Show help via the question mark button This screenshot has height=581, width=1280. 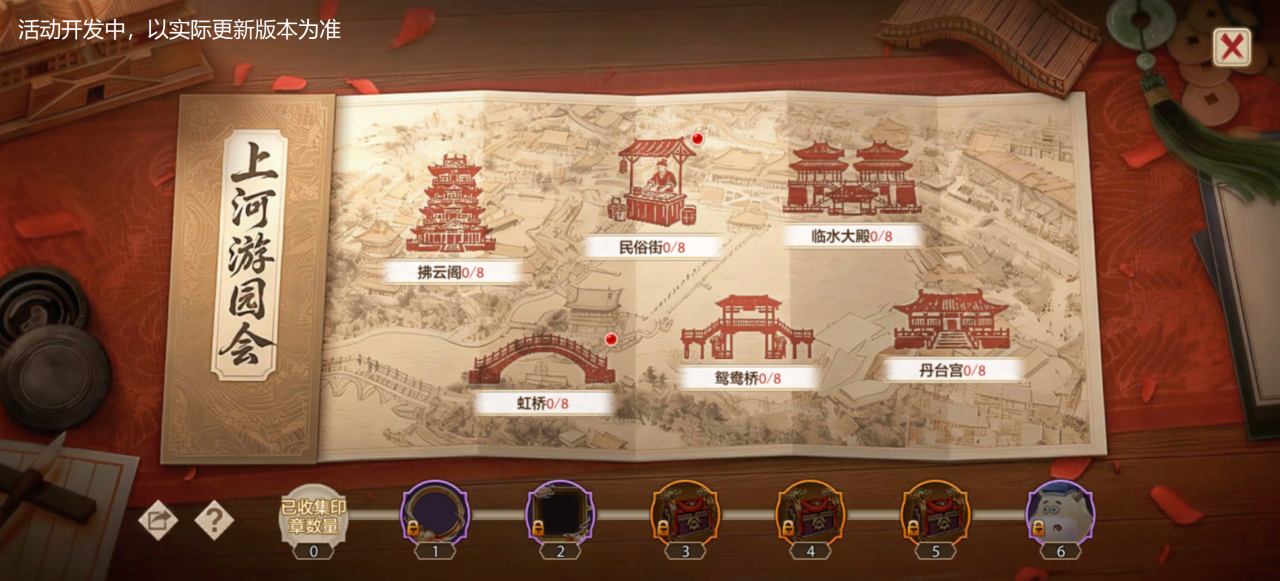[213, 520]
